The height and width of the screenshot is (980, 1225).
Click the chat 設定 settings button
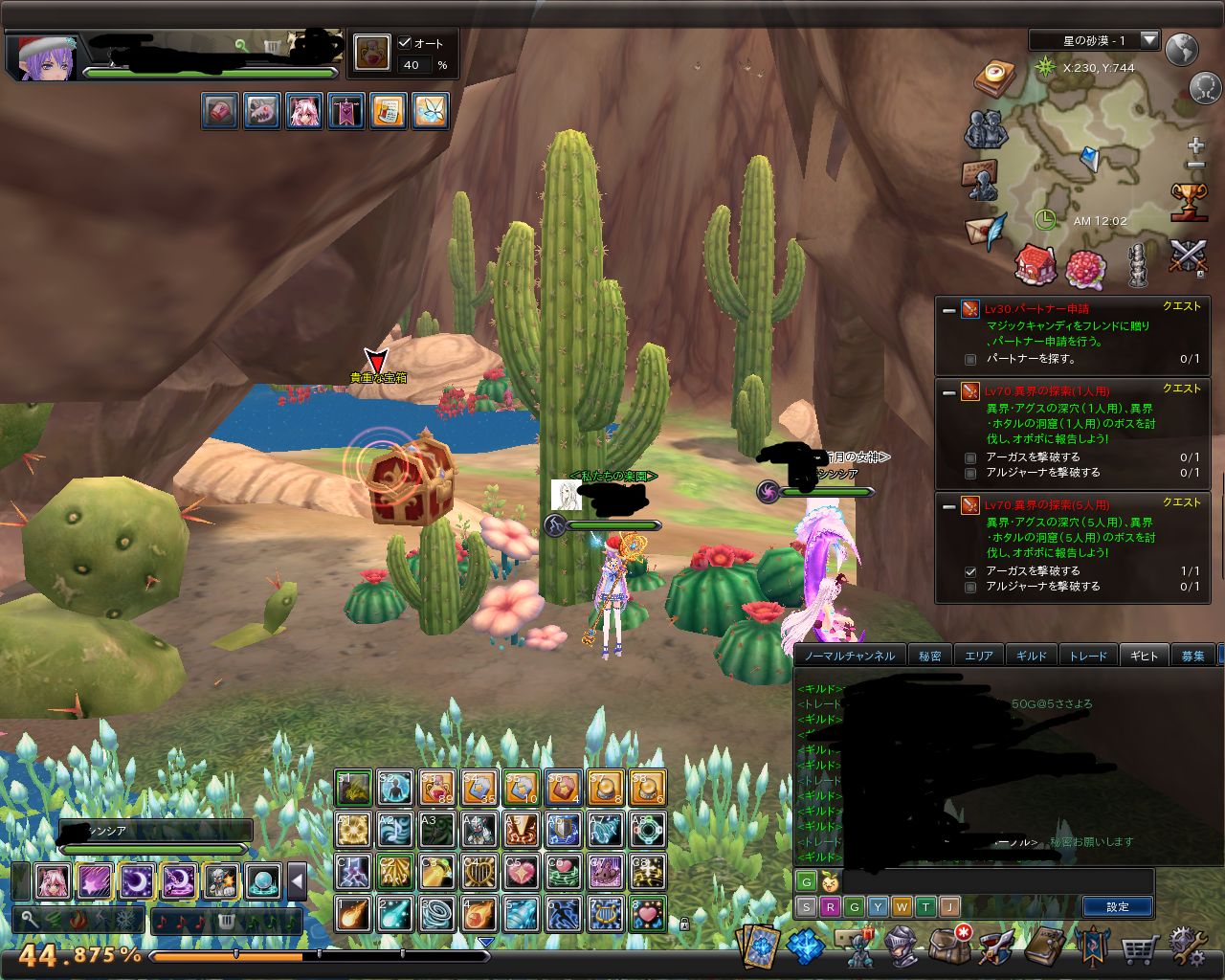1117,906
